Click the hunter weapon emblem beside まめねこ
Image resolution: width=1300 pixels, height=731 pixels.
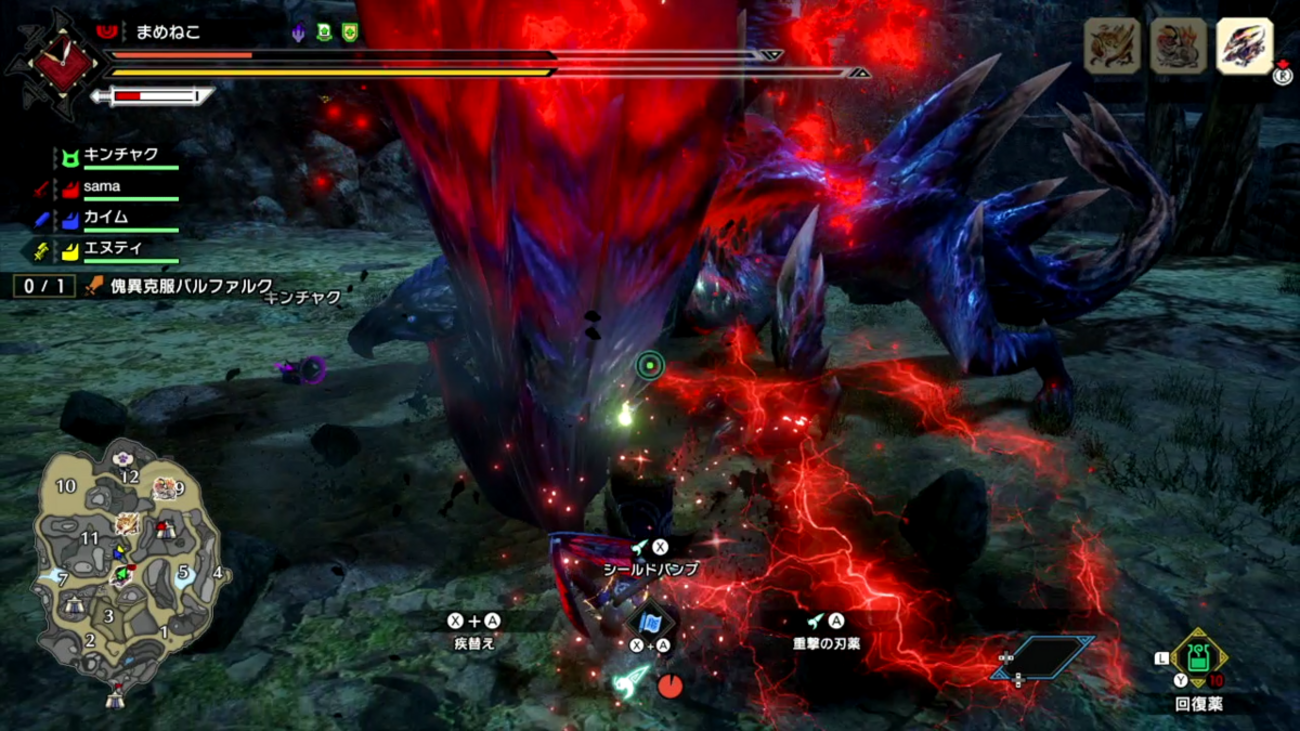(64, 62)
